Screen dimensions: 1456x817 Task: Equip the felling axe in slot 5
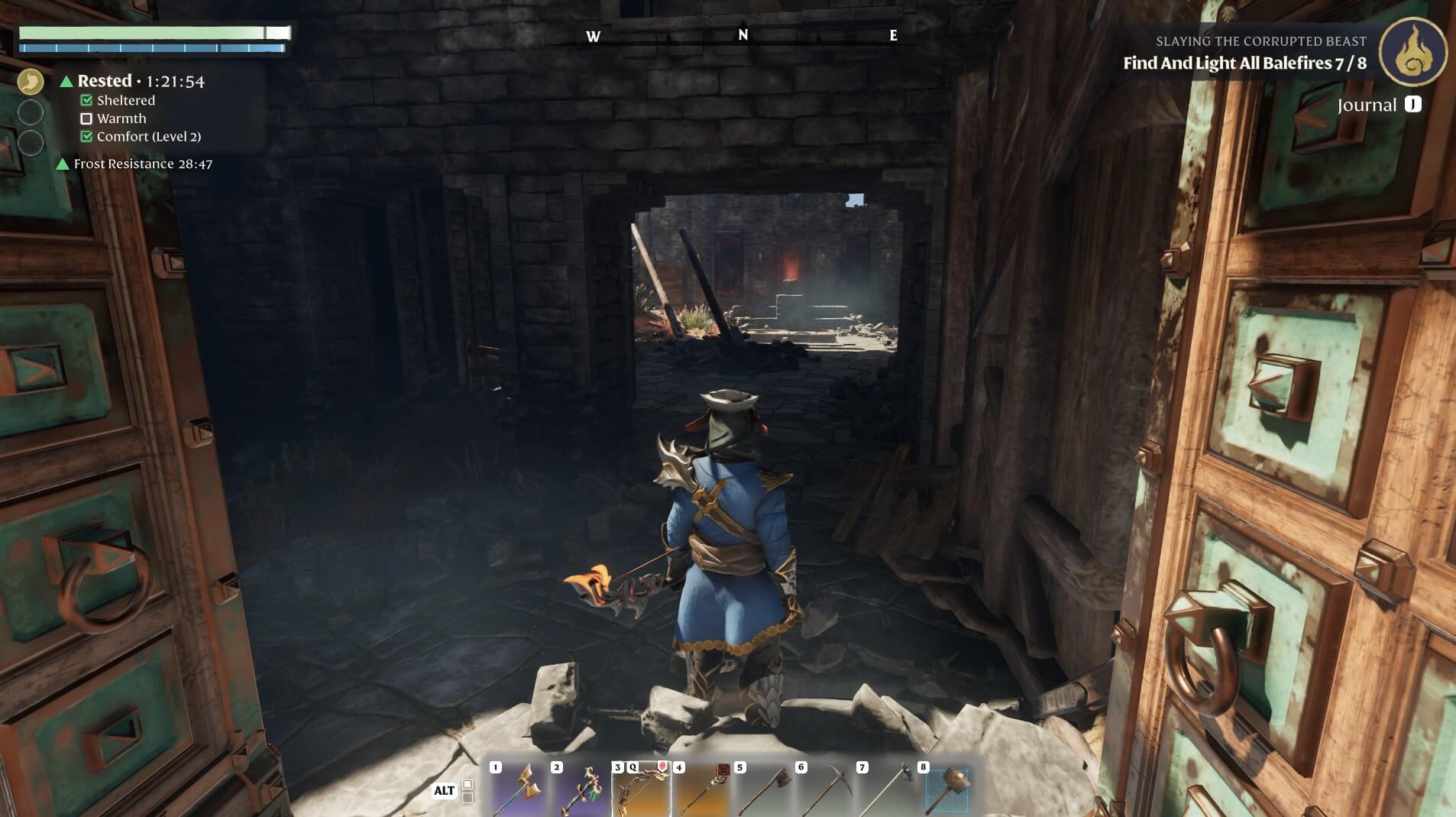point(763,789)
